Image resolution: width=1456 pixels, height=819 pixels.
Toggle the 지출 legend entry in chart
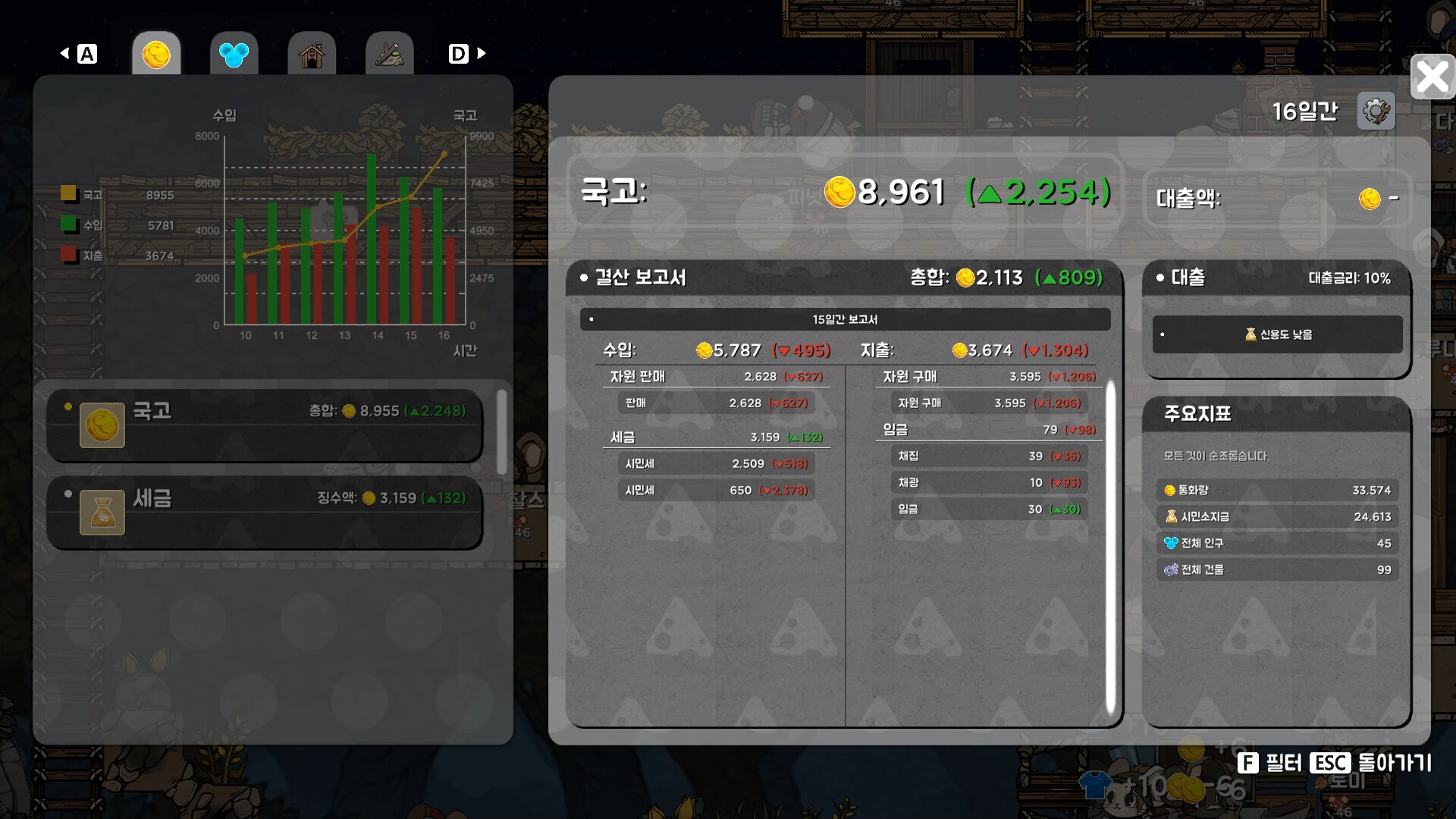[82, 256]
